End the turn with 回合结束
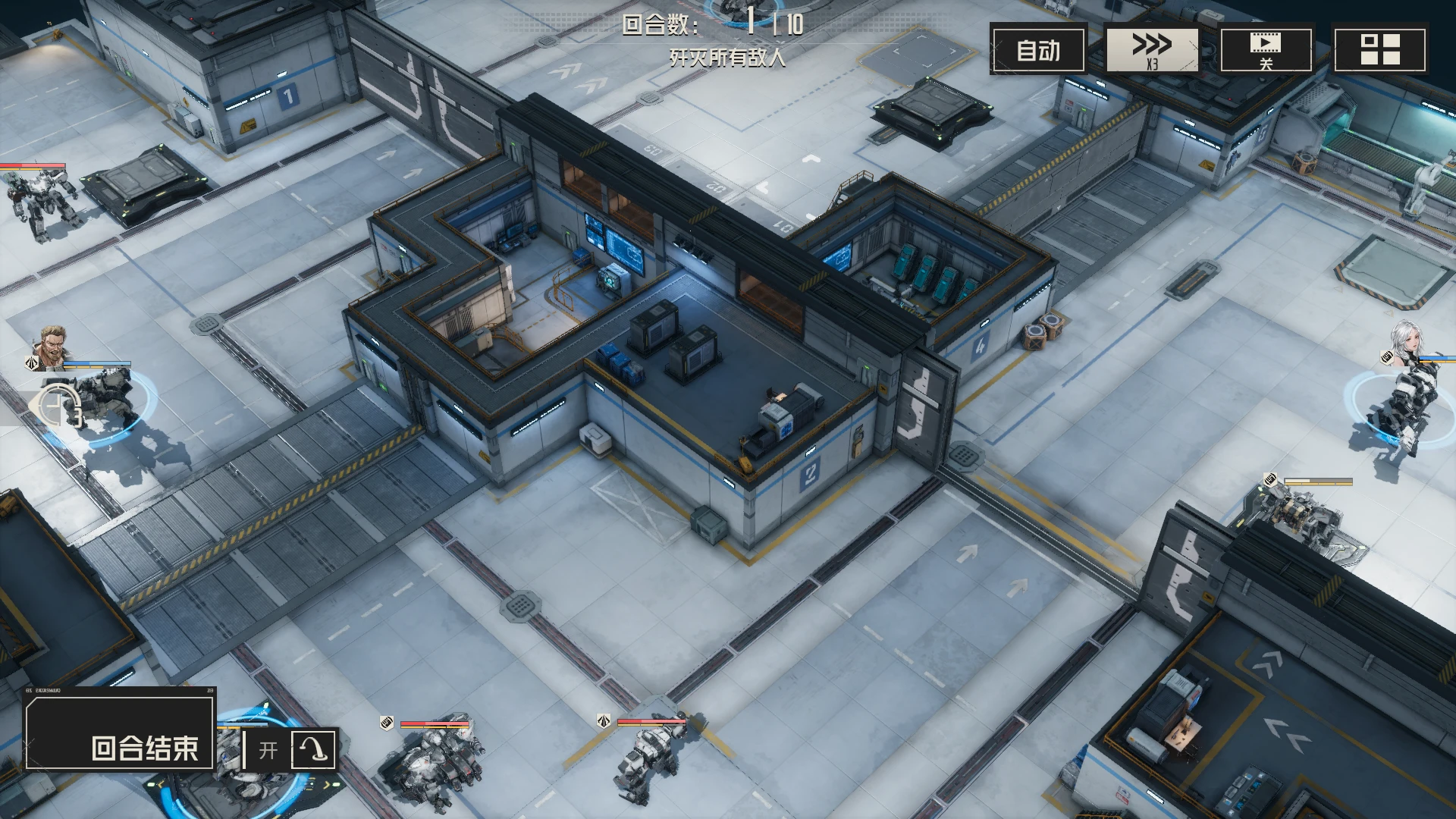The width and height of the screenshot is (1456, 819). pos(120,733)
